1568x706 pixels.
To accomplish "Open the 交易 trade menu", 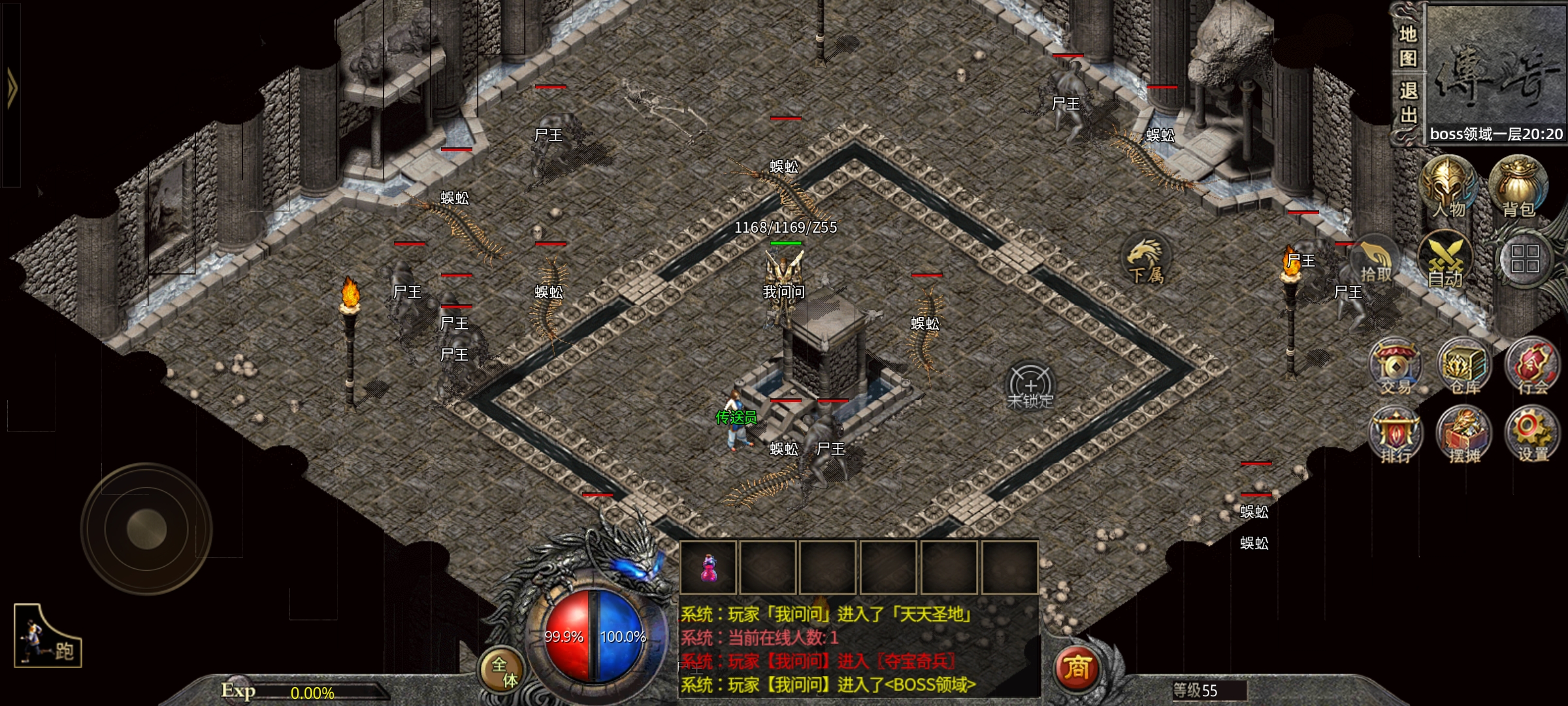I will pos(1396,367).
